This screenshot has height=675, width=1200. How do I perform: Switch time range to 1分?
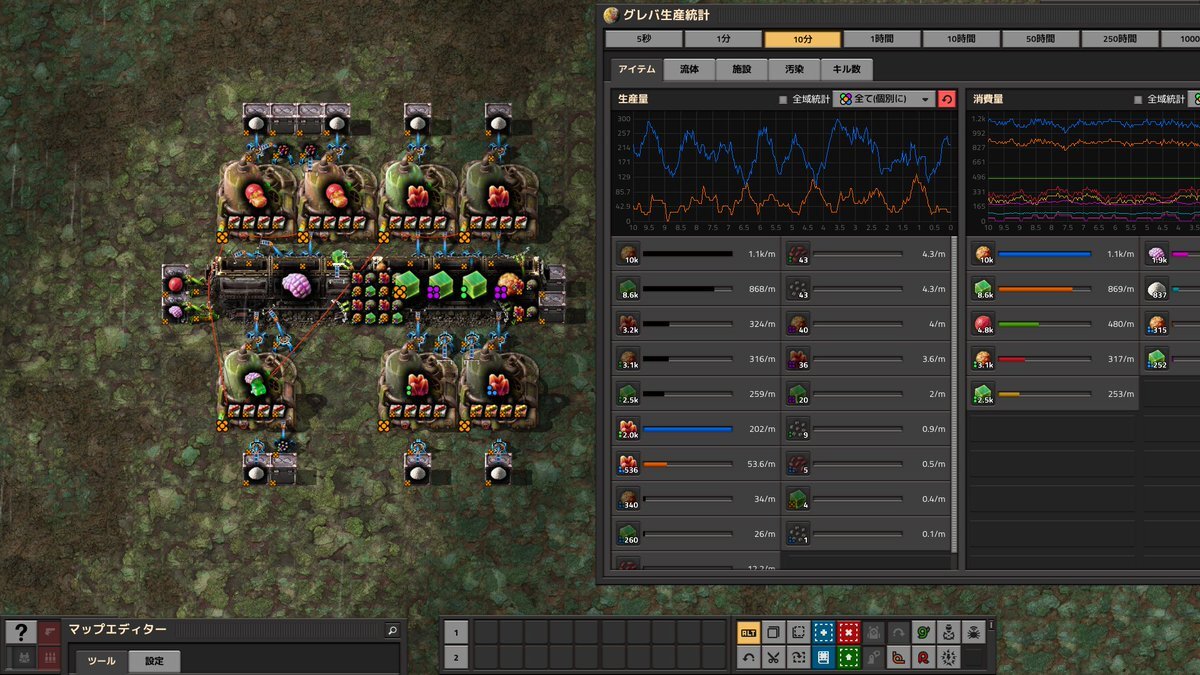point(723,39)
